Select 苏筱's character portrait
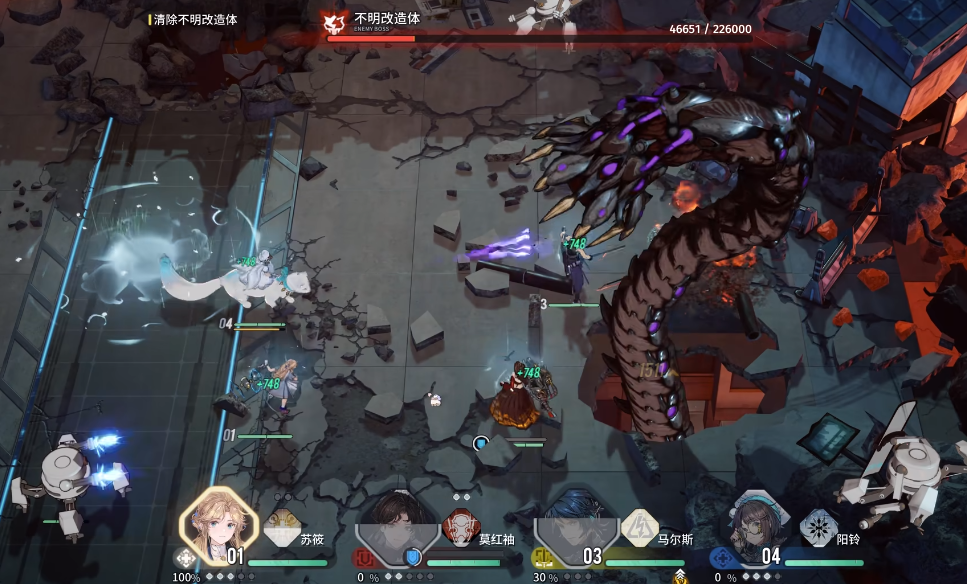The image size is (967, 584). (214, 524)
